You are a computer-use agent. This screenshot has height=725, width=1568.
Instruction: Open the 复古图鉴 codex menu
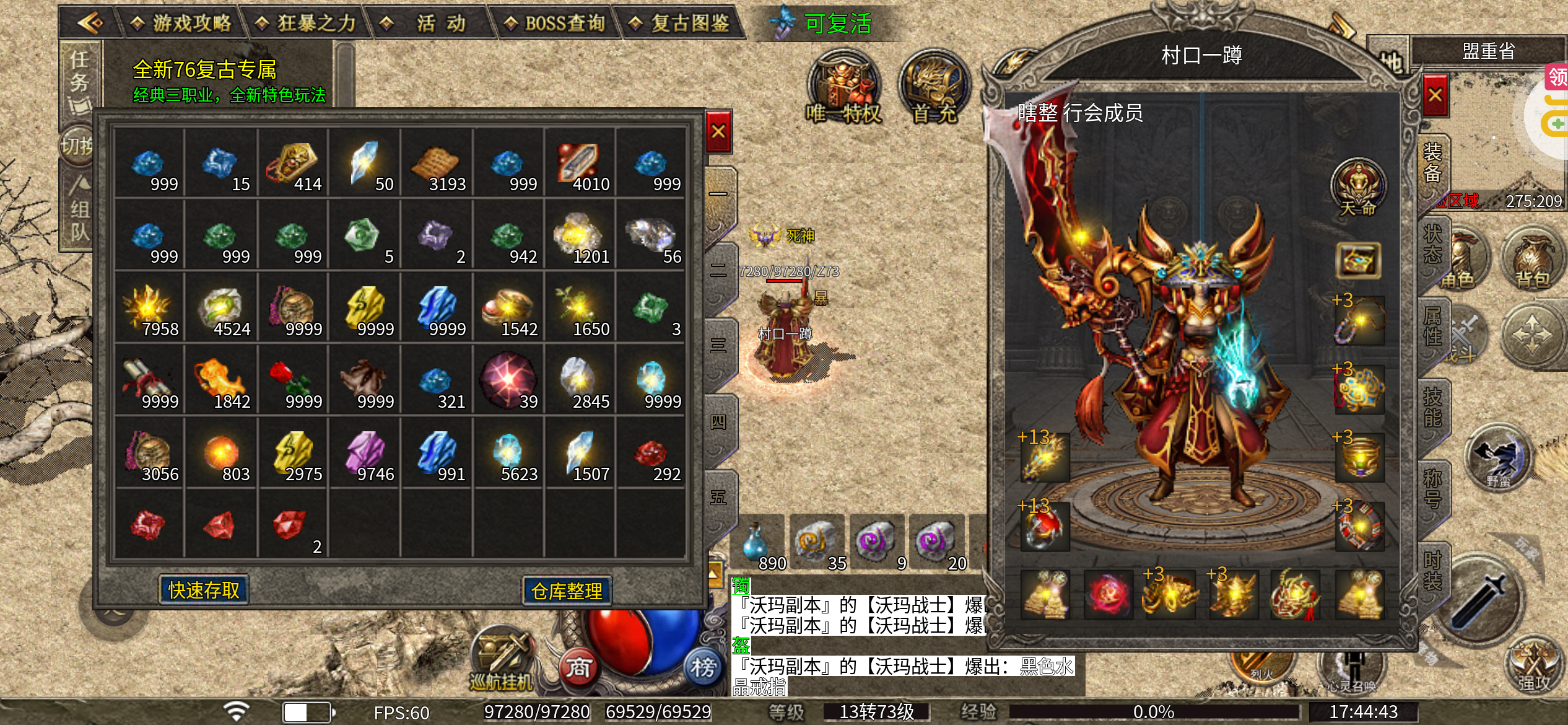(680, 24)
